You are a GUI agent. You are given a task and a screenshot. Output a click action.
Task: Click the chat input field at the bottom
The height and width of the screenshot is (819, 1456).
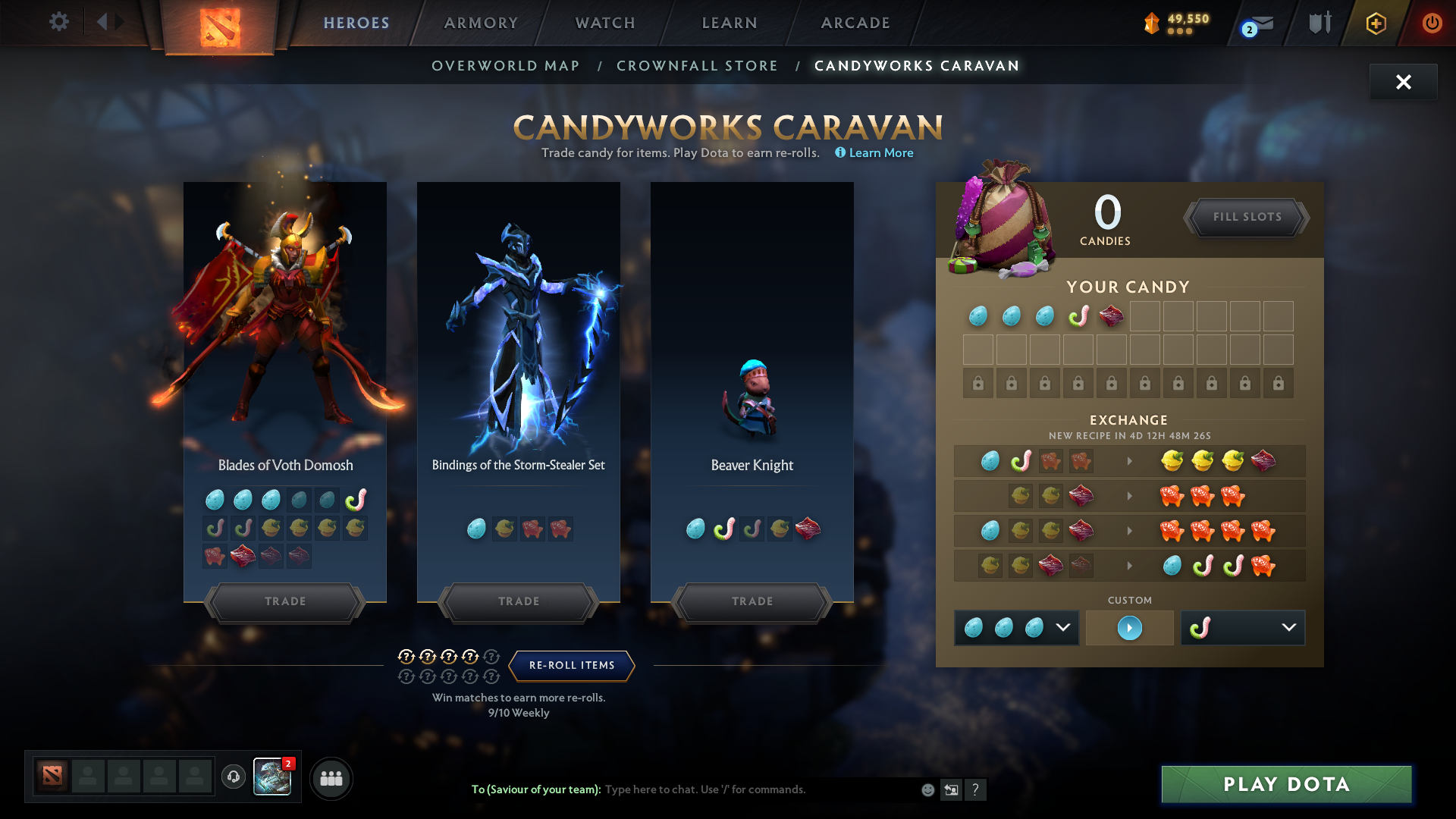(758, 789)
